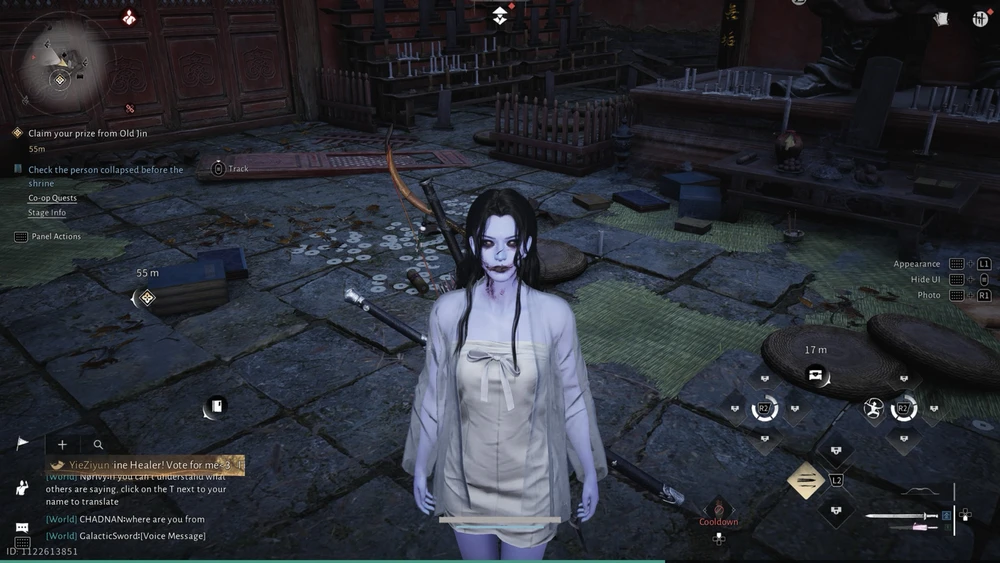This screenshot has height=563, width=1000.
Task: Open the round menu icon in the top-right corner
Action: tap(980, 18)
